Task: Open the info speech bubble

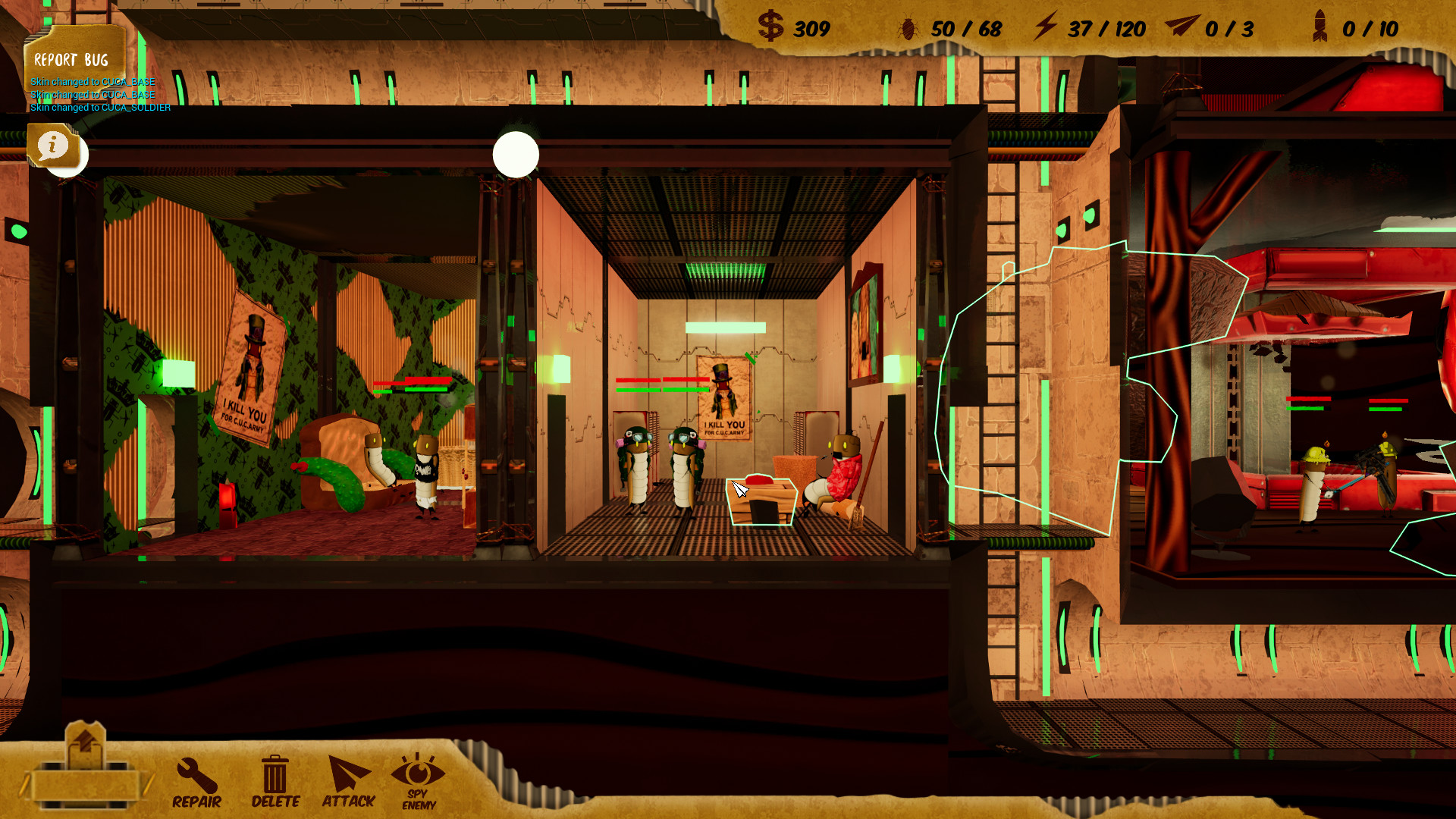Action: pos(53,145)
